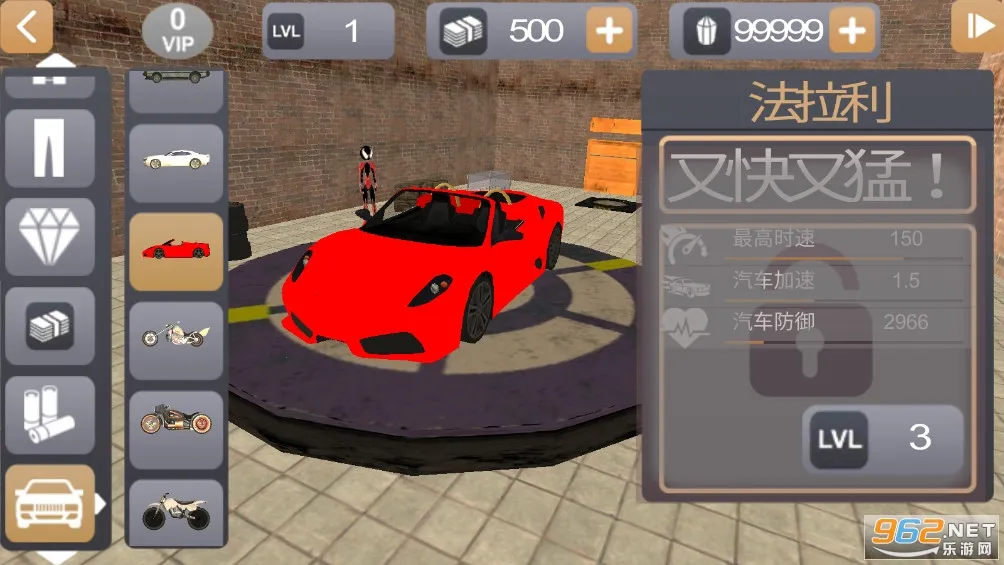Go back with the orange arrow button
Viewport: 1004px width, 565px height.
[x=26, y=27]
